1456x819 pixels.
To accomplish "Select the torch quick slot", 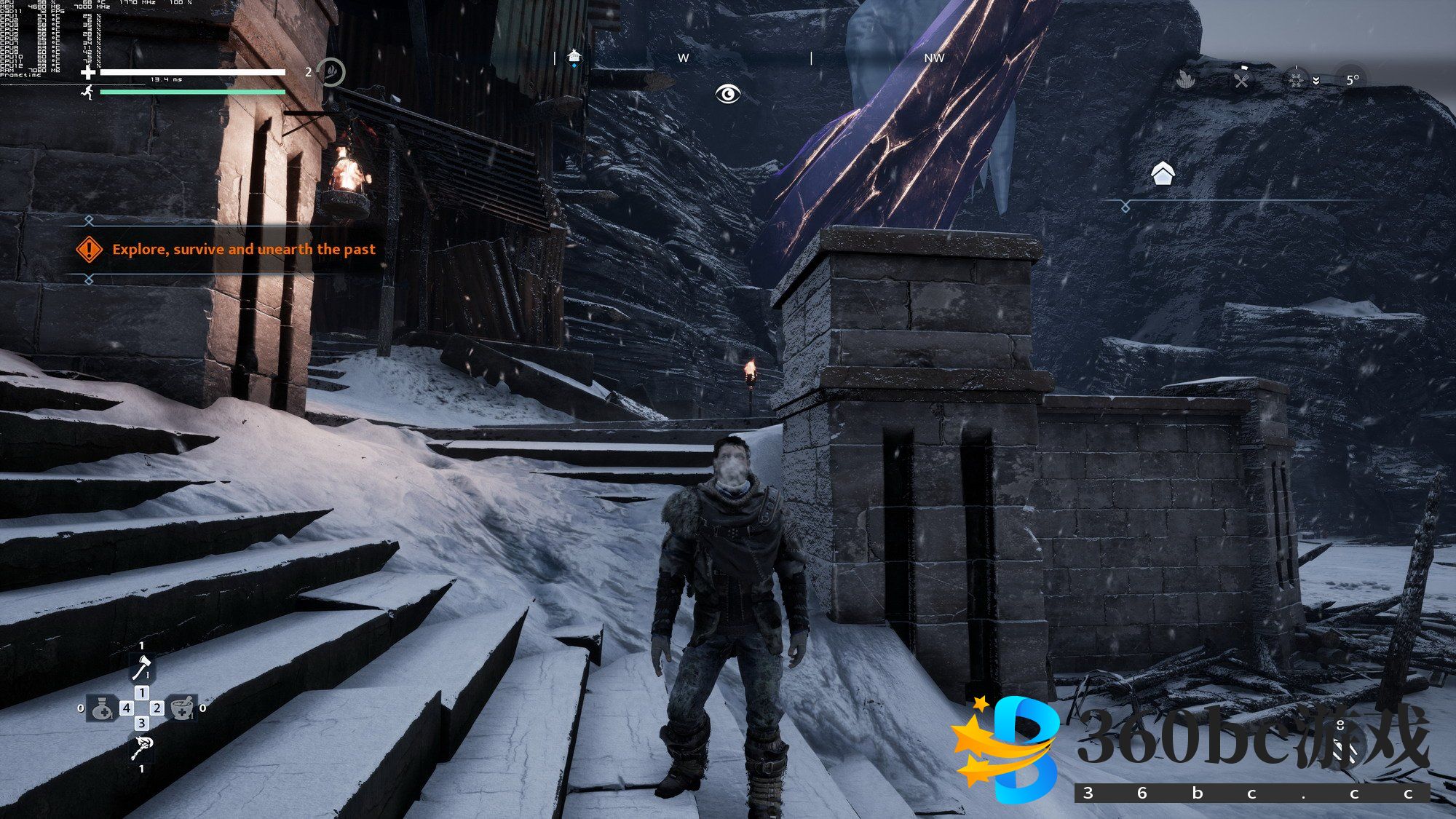I will click(x=142, y=747).
